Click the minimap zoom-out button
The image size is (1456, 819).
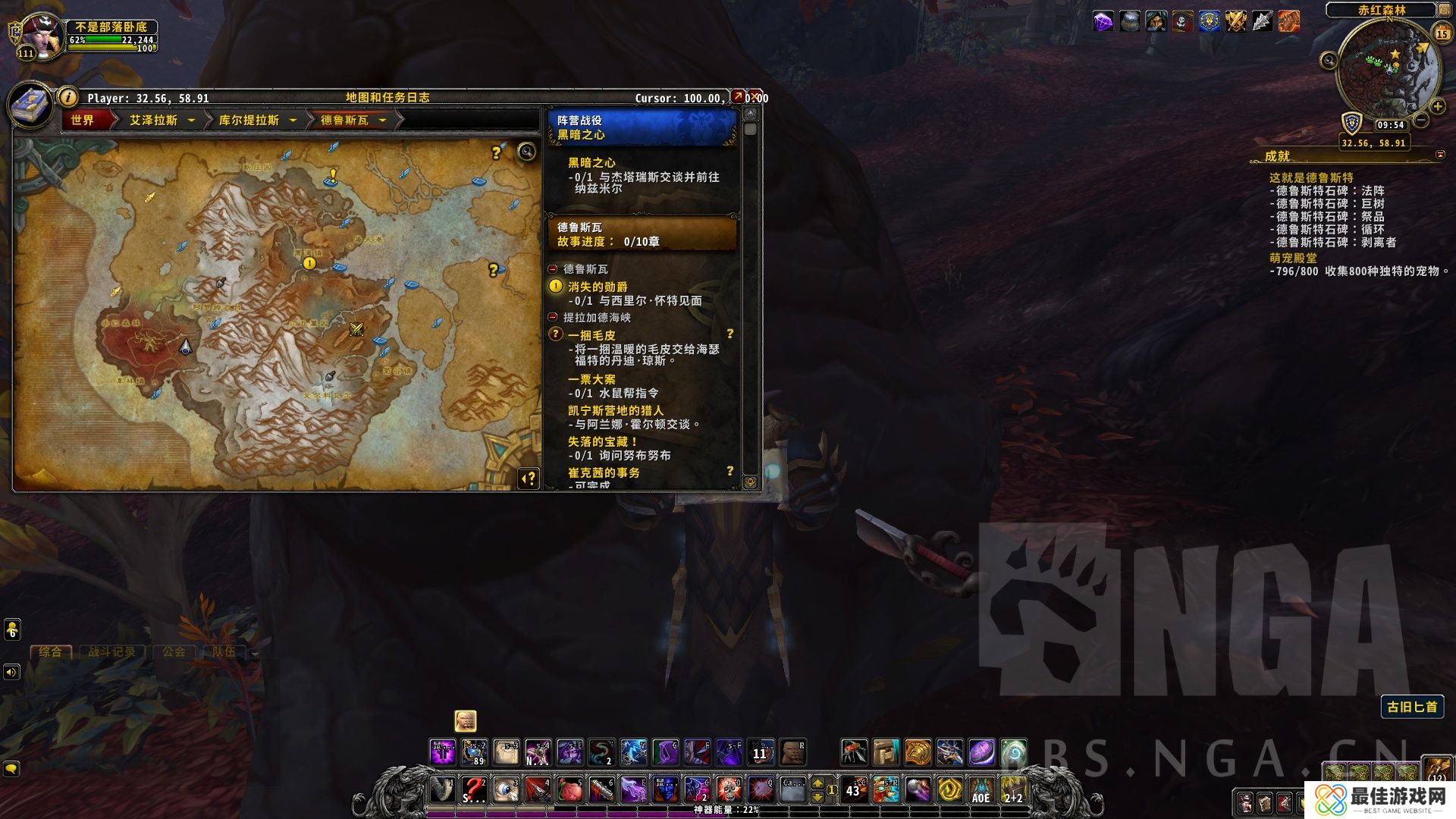click(x=1421, y=120)
